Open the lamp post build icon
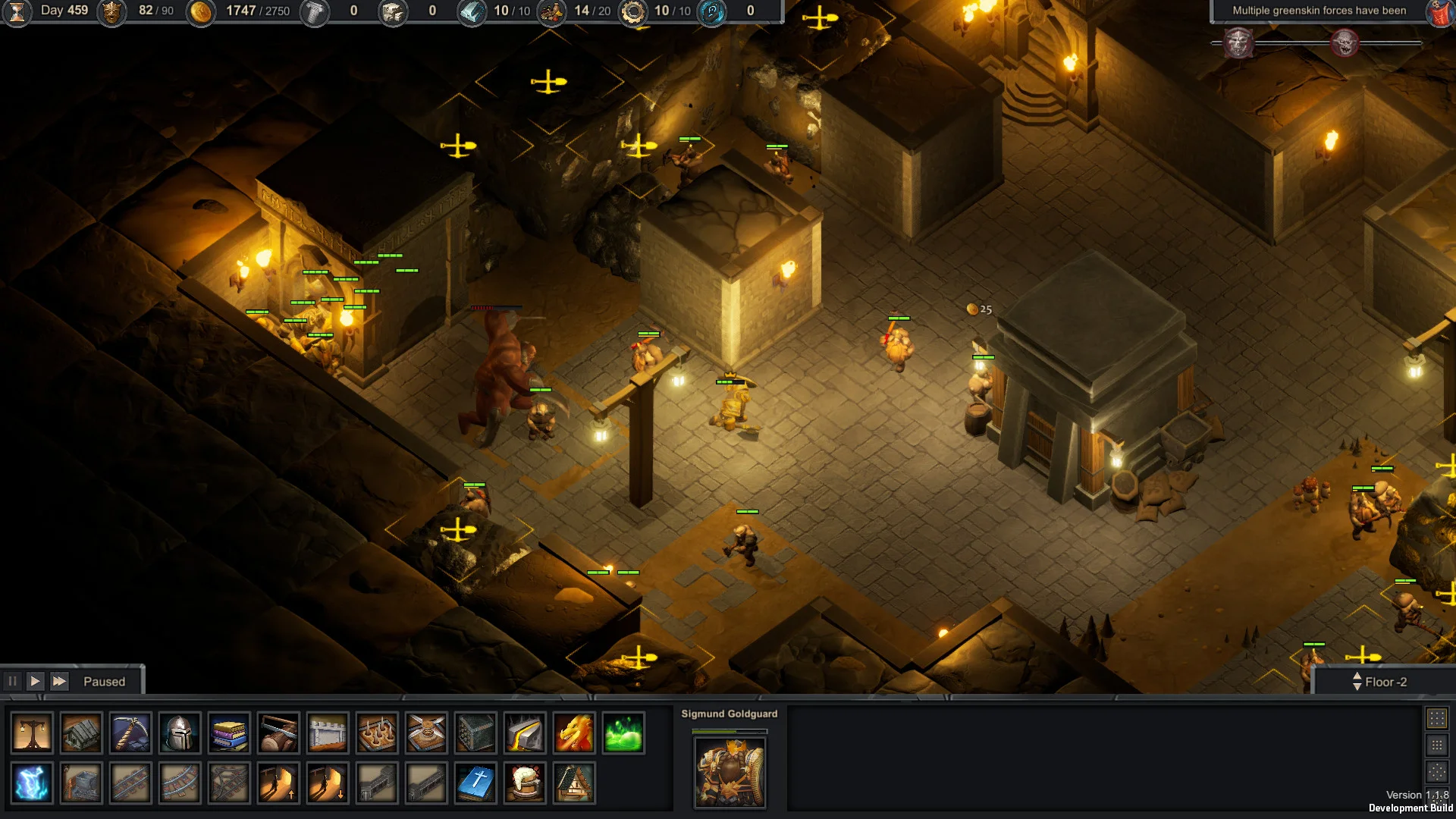1456x819 pixels. click(x=33, y=733)
